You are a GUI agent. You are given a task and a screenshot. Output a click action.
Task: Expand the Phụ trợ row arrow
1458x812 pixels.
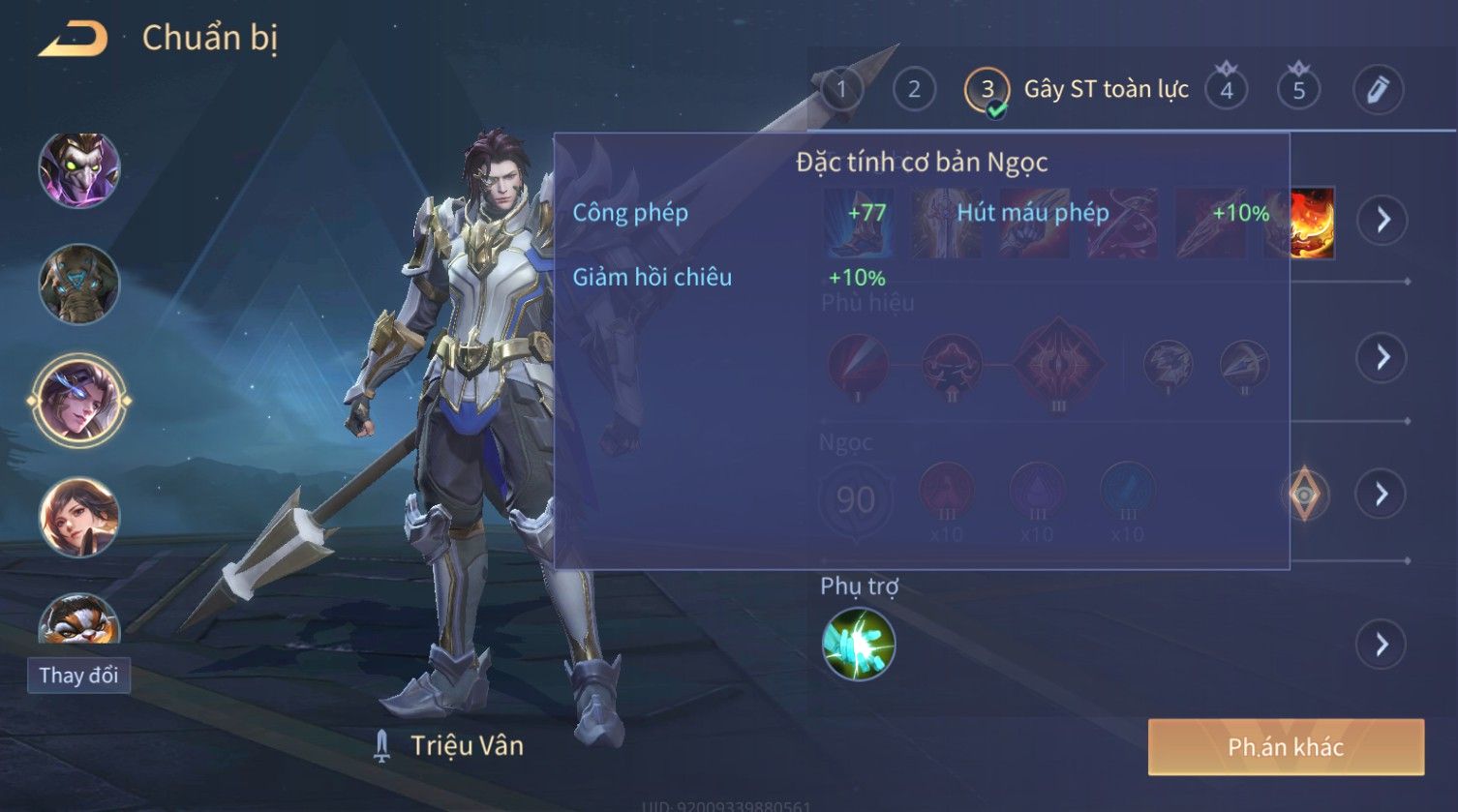tap(1382, 644)
